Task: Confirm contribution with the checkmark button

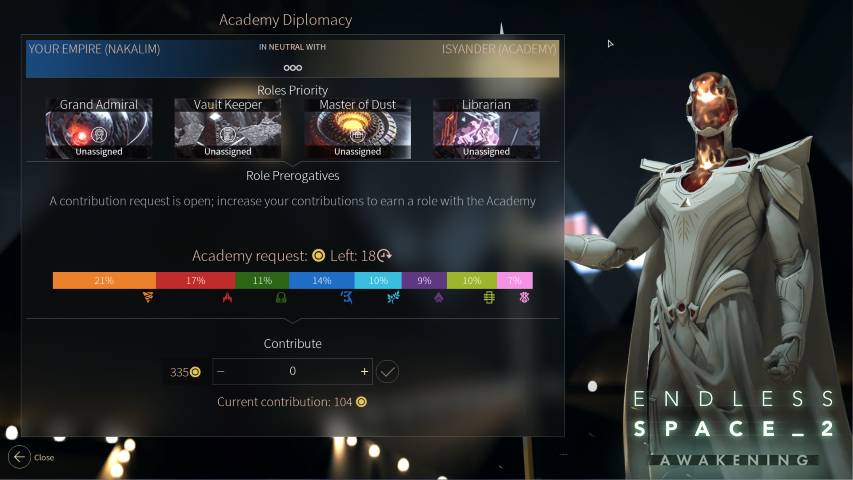Action: tap(388, 371)
